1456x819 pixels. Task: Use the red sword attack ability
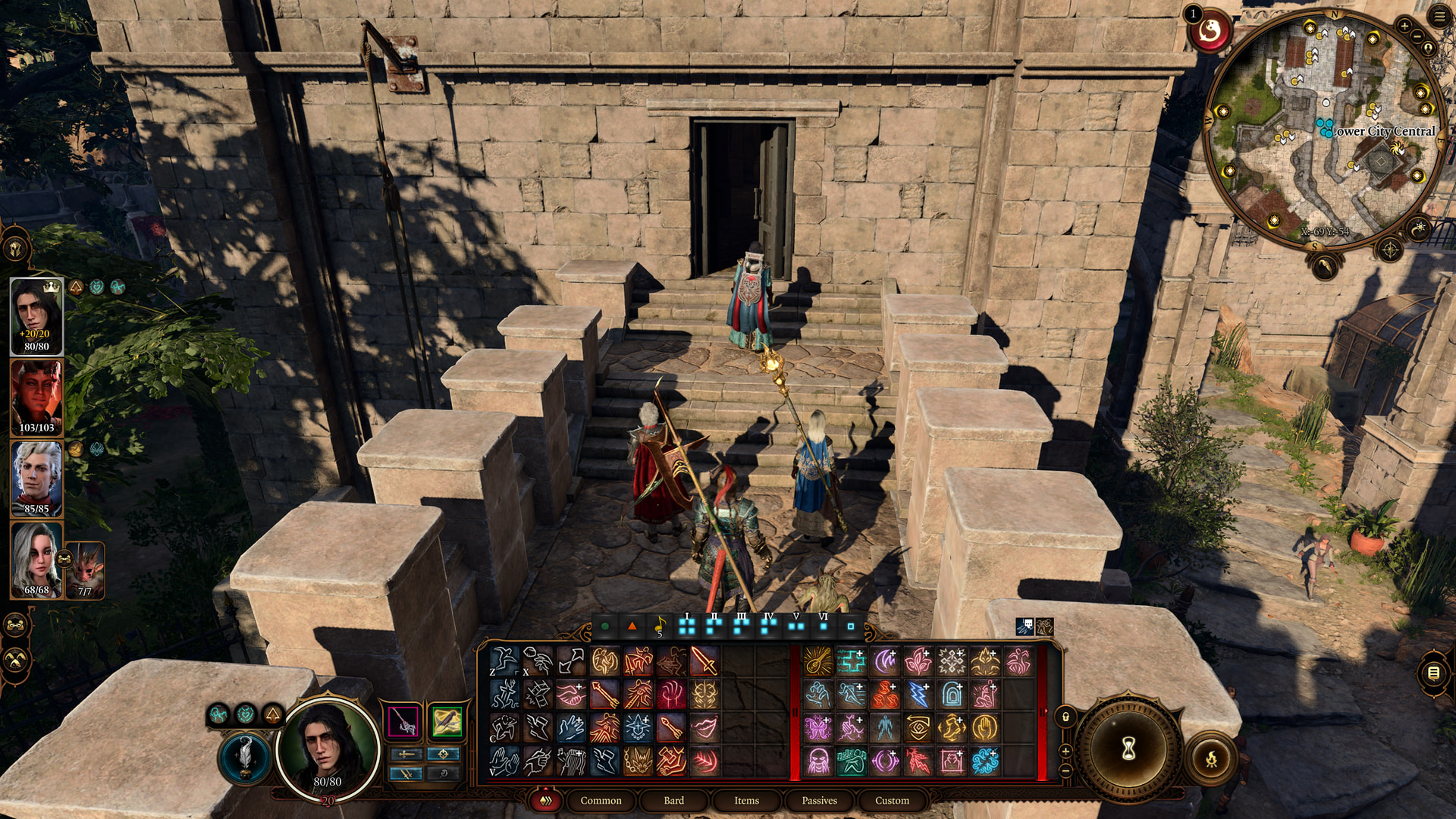[x=704, y=661]
